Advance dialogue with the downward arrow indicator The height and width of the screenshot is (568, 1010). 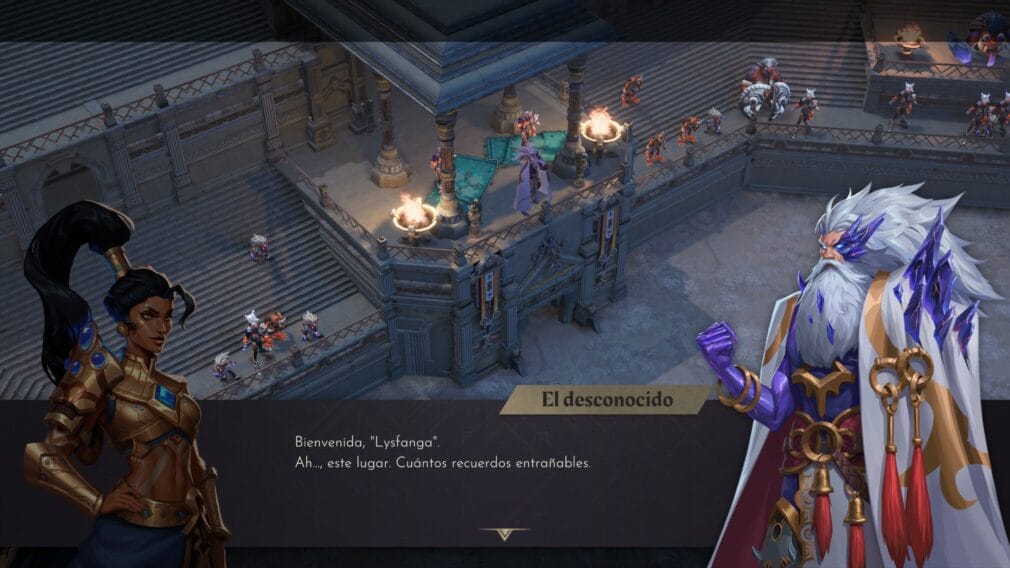pos(504,533)
